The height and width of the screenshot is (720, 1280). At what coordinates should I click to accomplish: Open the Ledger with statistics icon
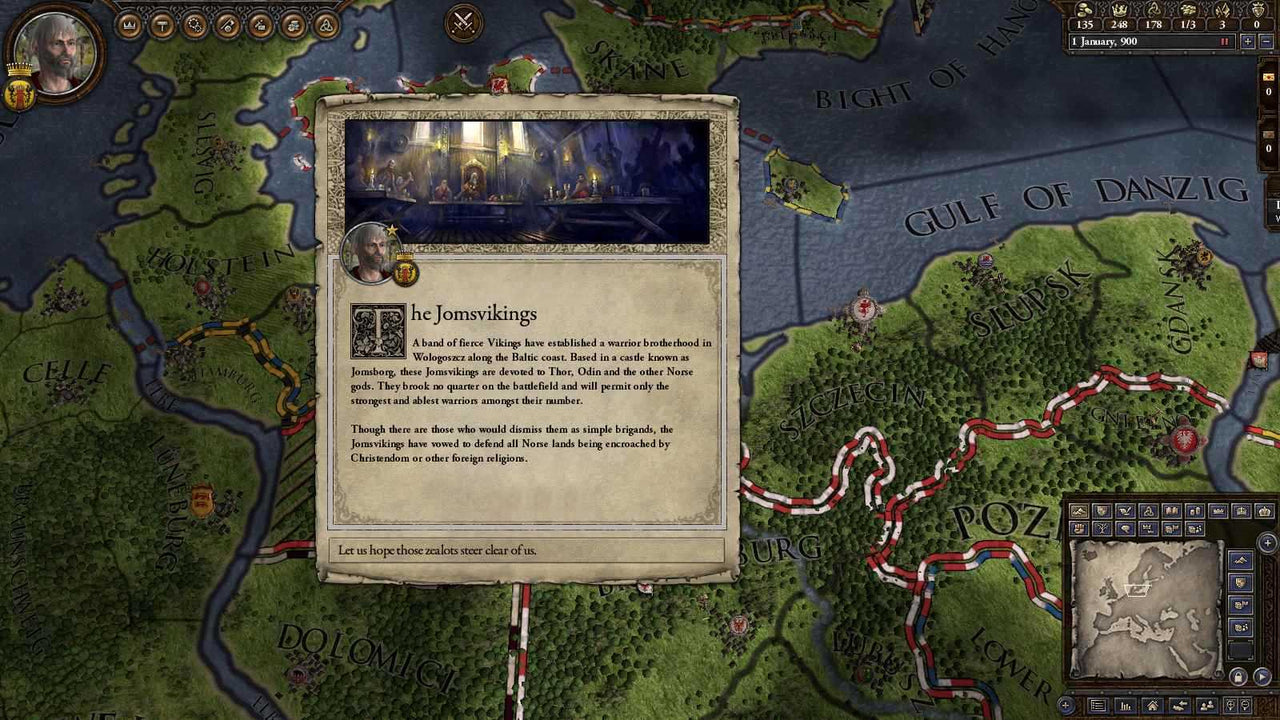coord(1126,704)
